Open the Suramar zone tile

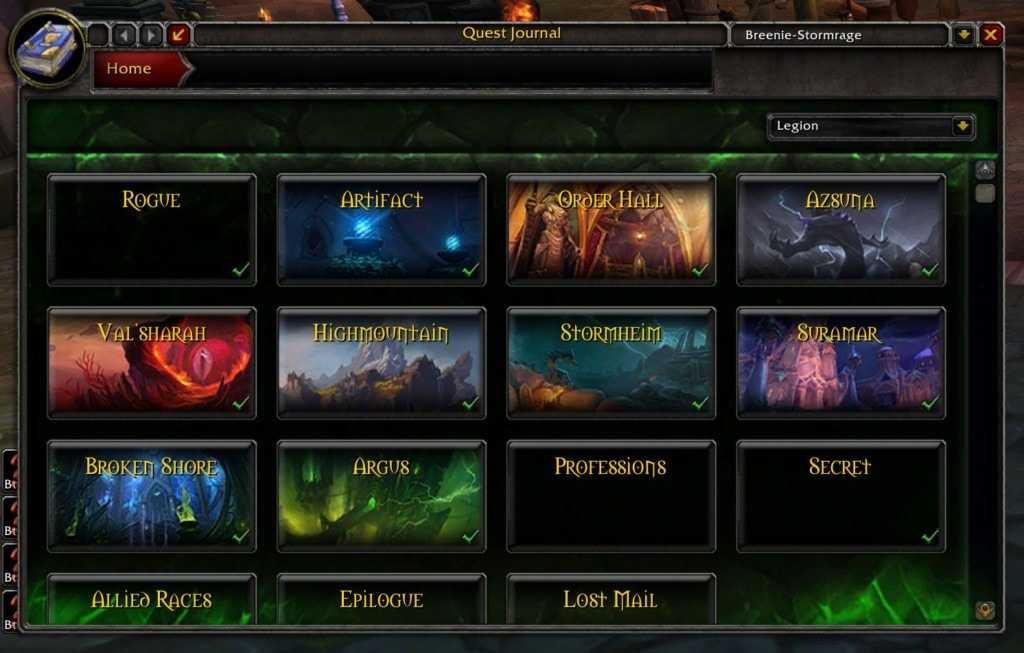tap(841, 362)
